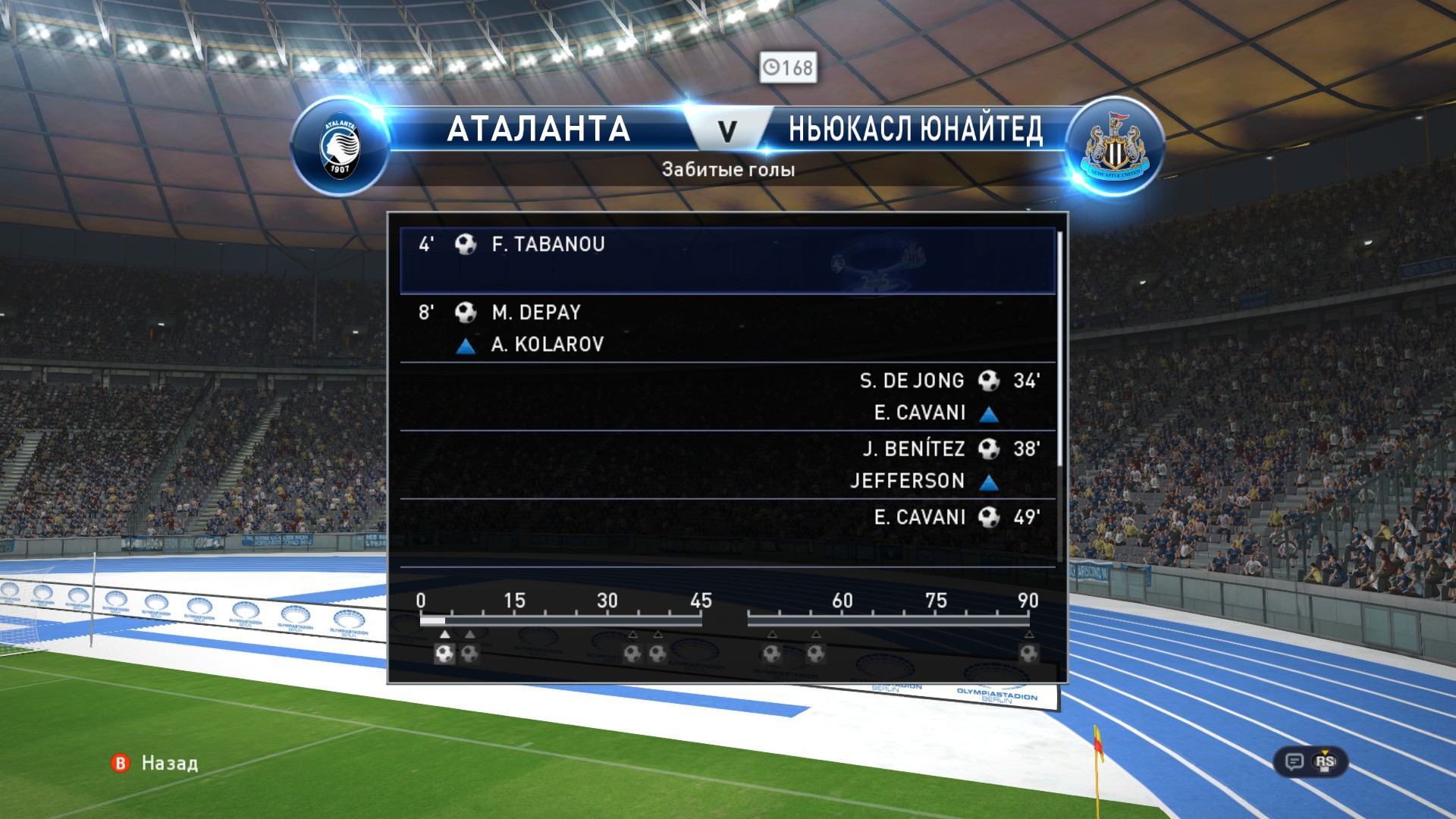Screen dimensions: 1456x819
Task: Go back using the Назад label
Action: pyautogui.click(x=169, y=763)
